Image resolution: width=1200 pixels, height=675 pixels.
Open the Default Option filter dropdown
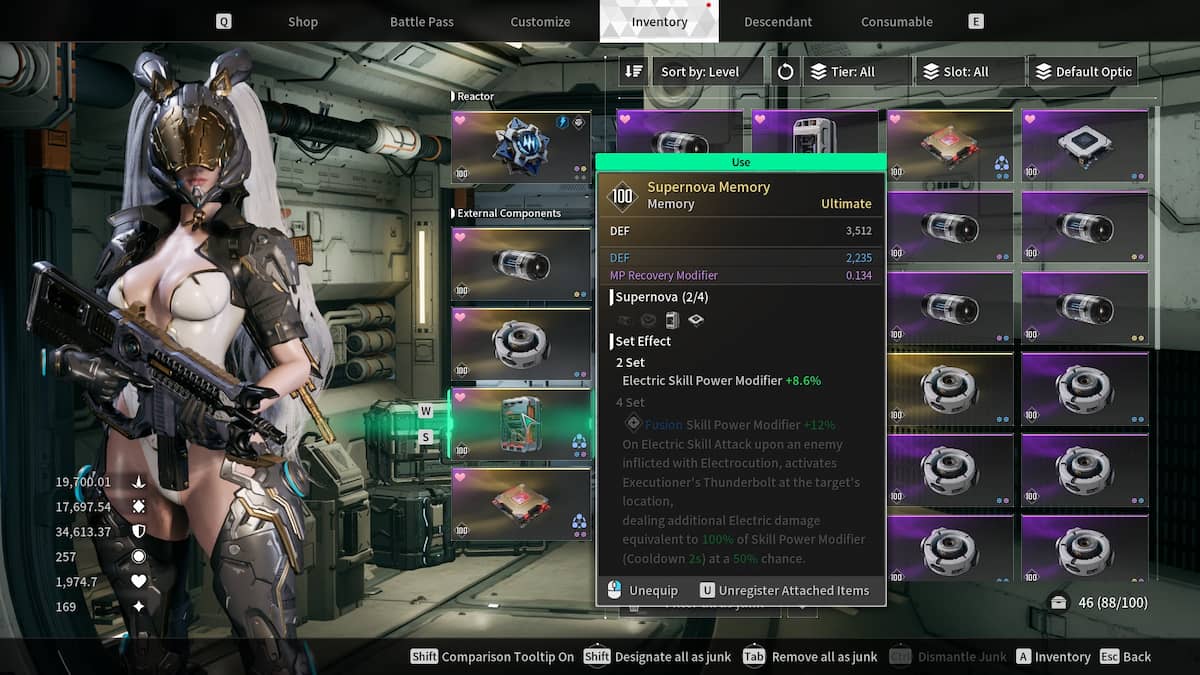coord(1082,72)
